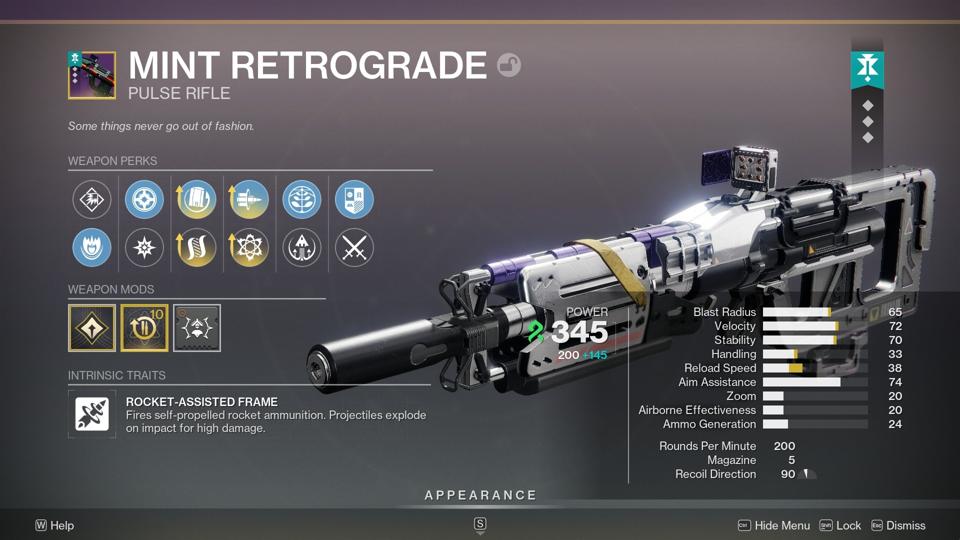Open the gold diamond arrow weapon mod slot
The image size is (960, 540).
(x=92, y=328)
